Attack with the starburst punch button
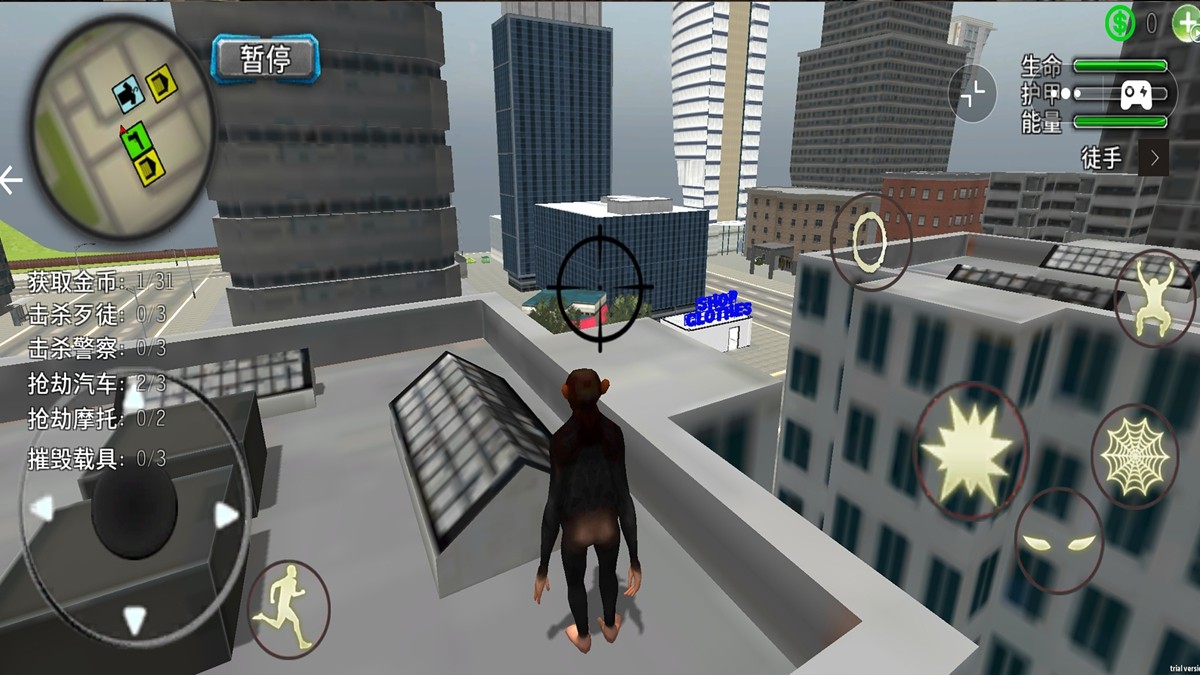Image resolution: width=1200 pixels, height=675 pixels. 968,450
